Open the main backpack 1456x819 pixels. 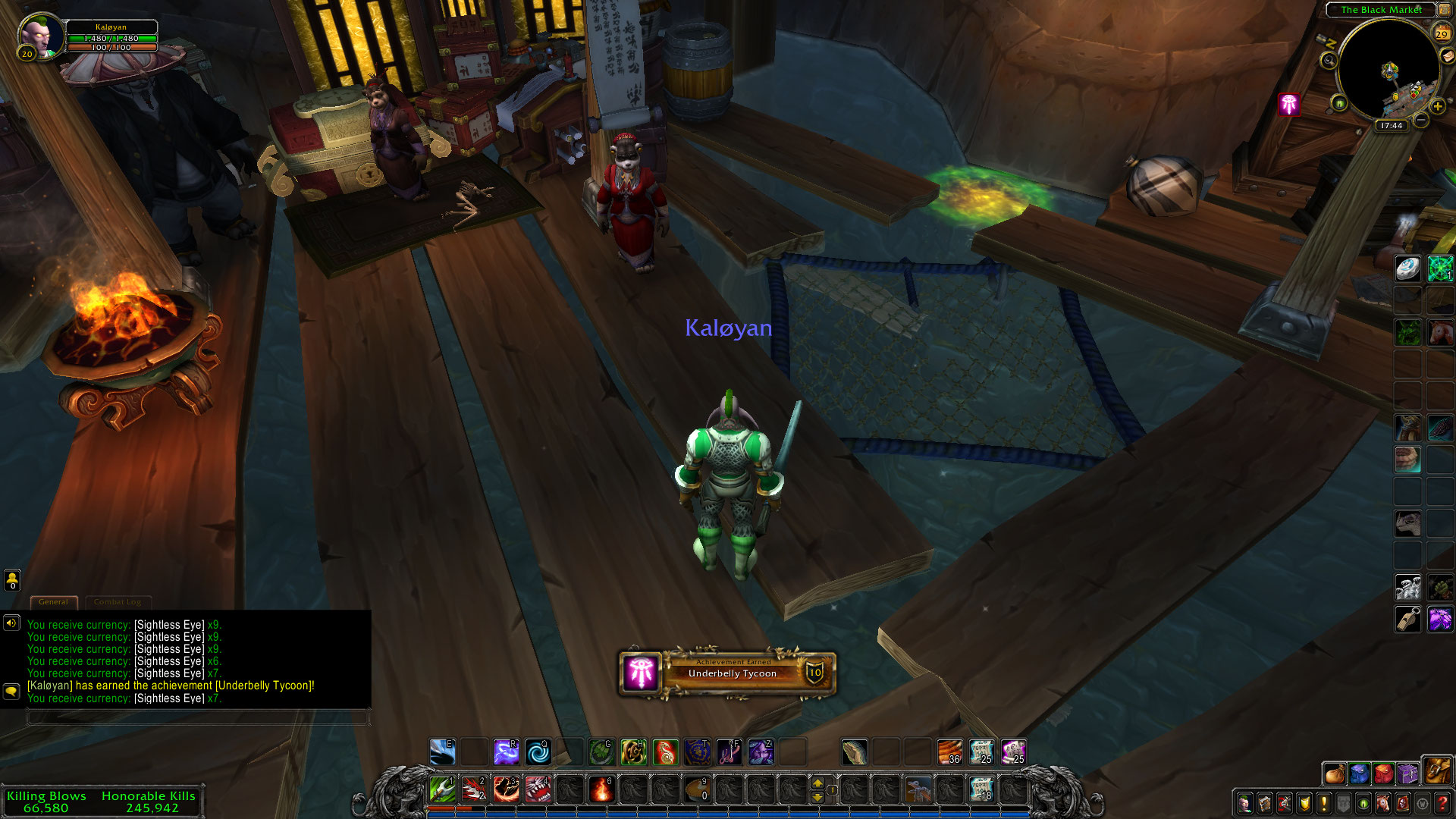pos(1436,771)
